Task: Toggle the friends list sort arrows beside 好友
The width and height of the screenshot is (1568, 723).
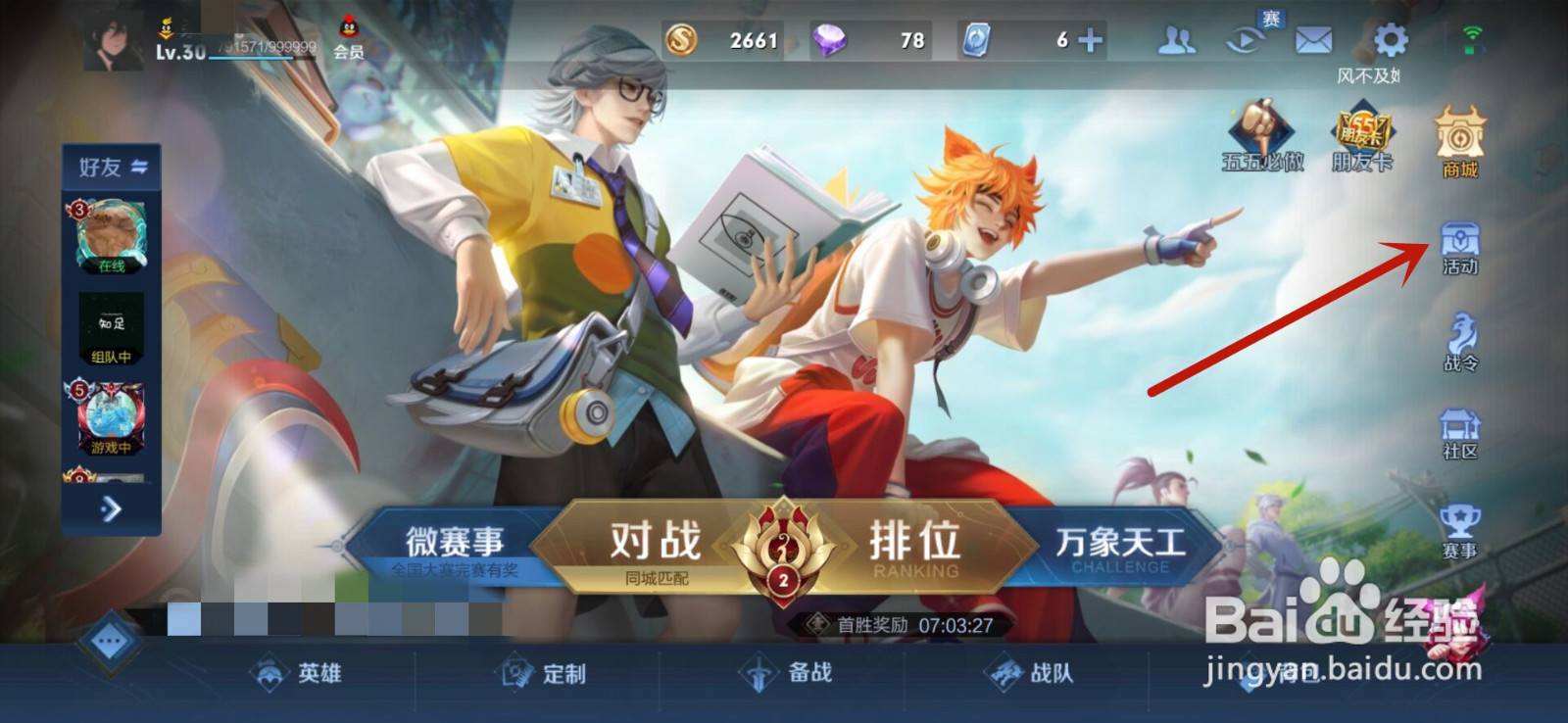Action: tap(138, 167)
